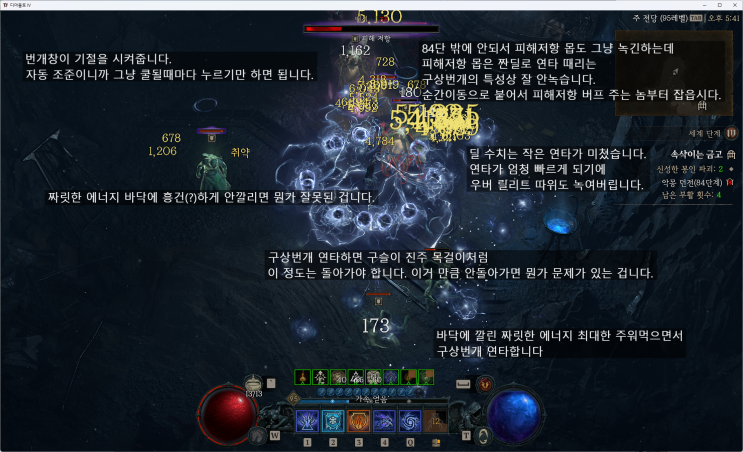The image size is (743, 452).
Task: Select the brown skill slot showing 12
Action: tap(435, 421)
